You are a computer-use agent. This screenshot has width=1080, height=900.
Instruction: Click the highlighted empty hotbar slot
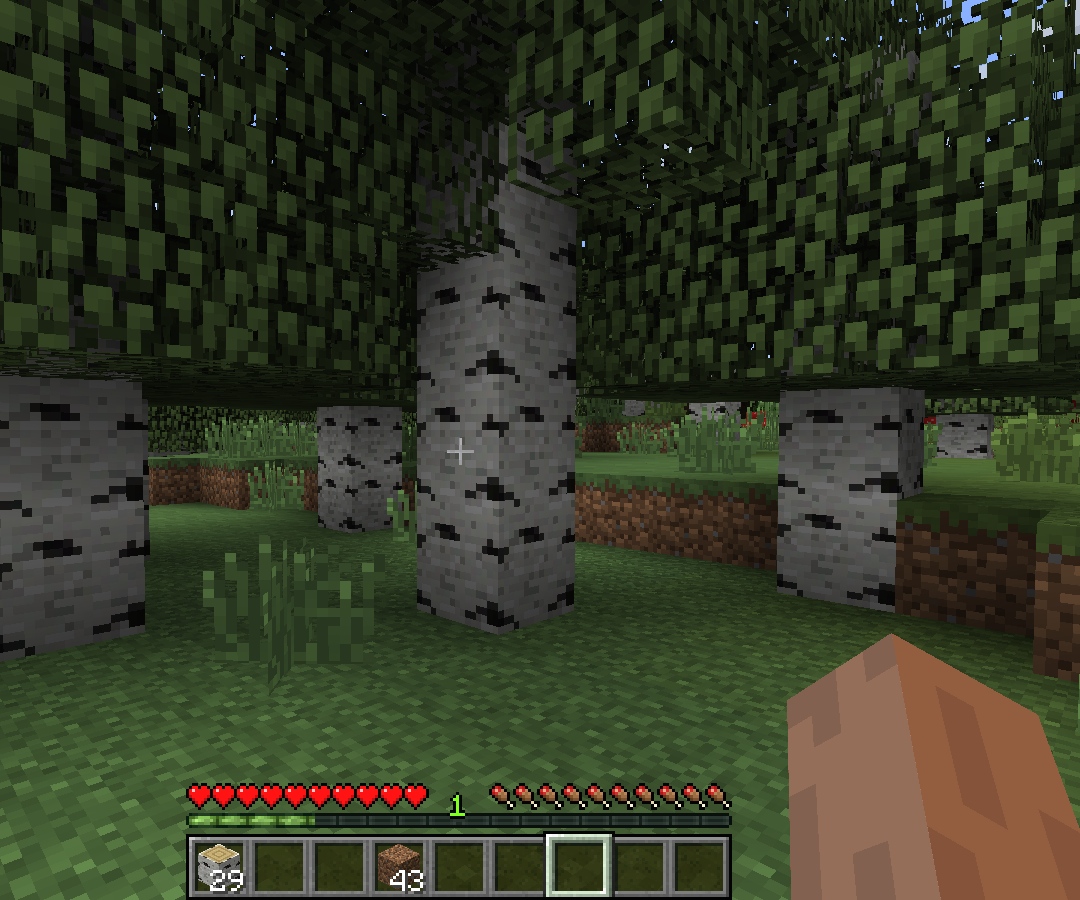(579, 866)
